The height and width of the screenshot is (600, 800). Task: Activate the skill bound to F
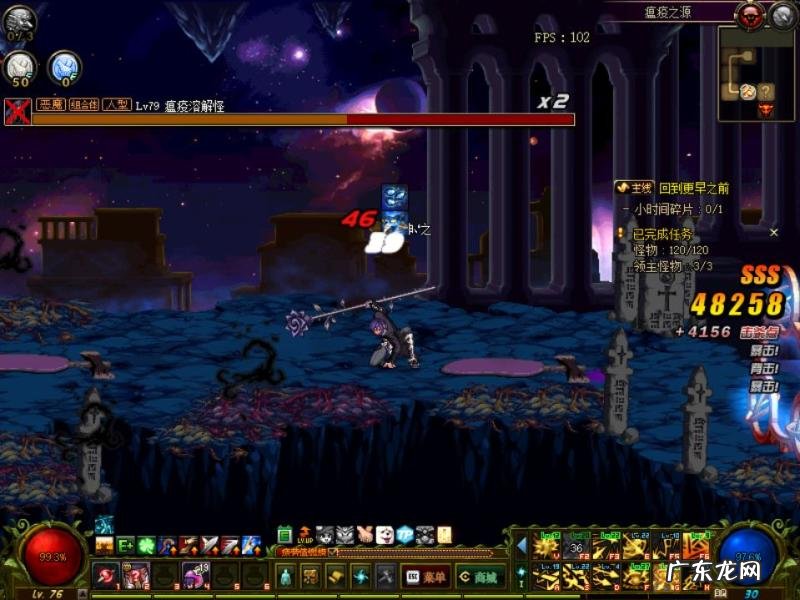(637, 576)
